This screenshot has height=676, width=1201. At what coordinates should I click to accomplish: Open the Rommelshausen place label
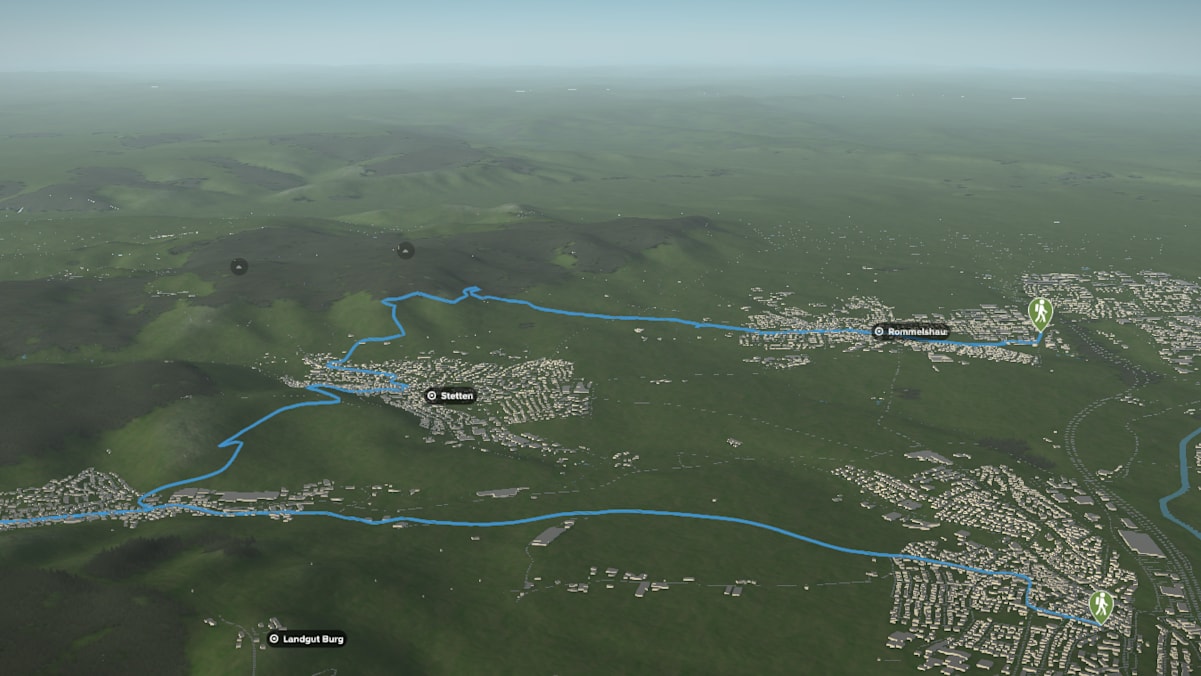(x=909, y=332)
